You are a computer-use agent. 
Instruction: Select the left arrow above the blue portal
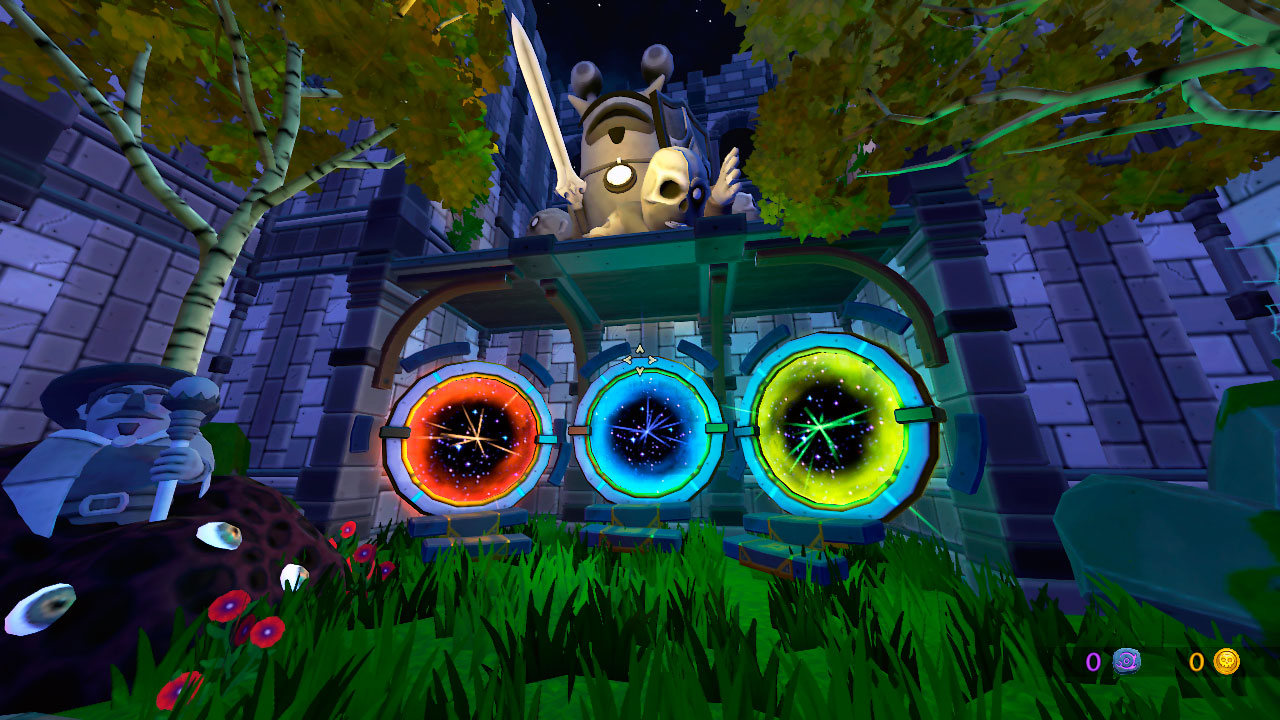pyautogui.click(x=628, y=360)
